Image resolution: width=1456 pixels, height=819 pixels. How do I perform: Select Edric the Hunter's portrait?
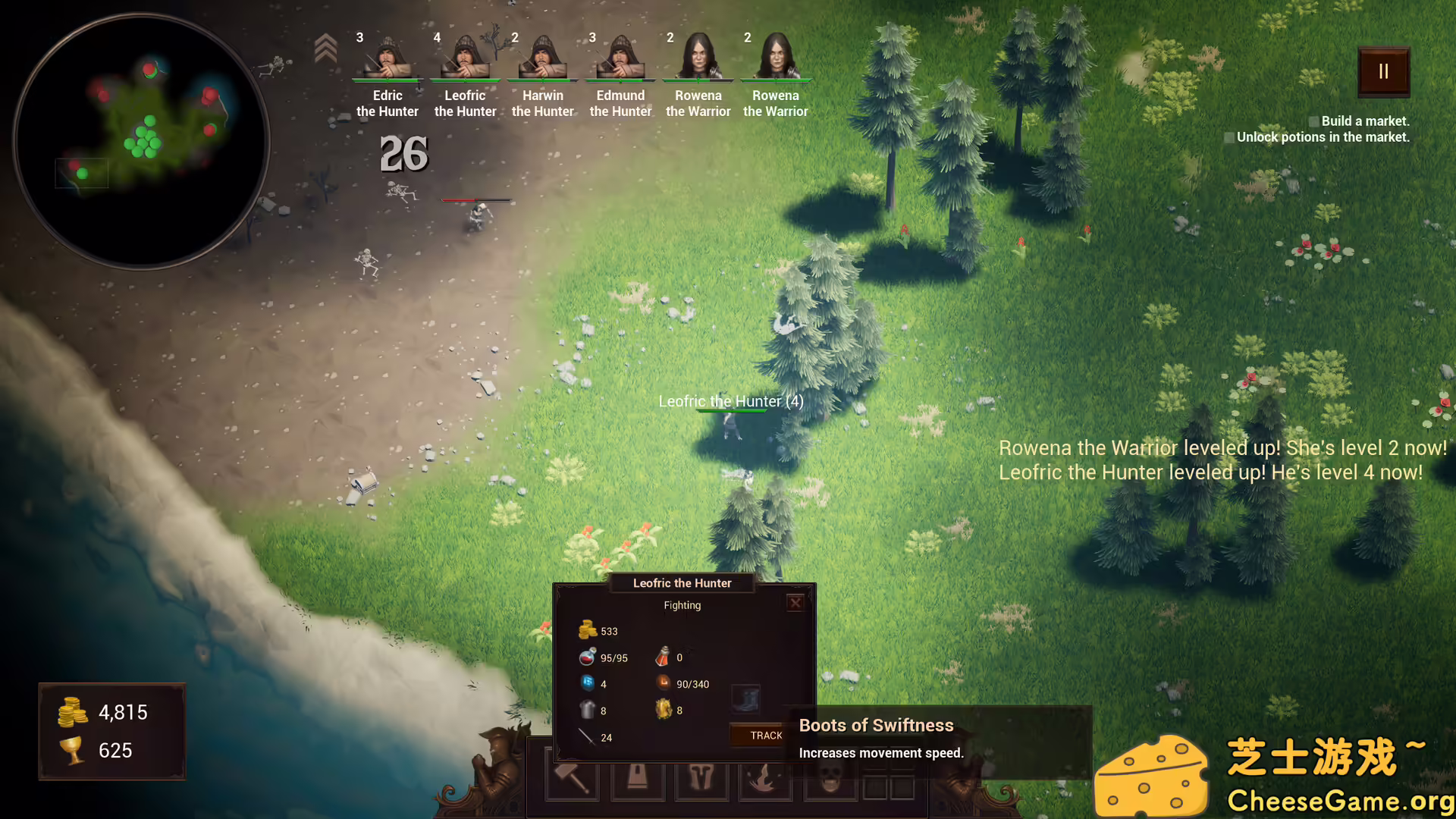387,57
